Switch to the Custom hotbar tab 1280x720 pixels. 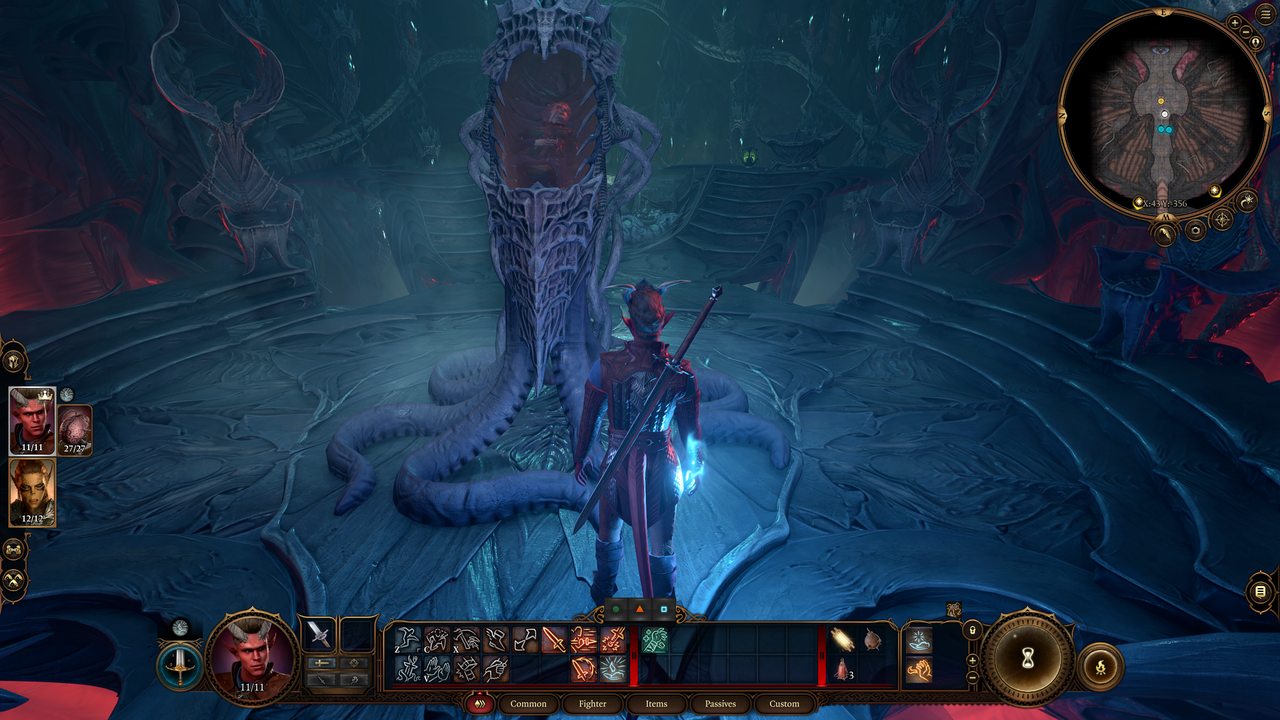coord(784,704)
